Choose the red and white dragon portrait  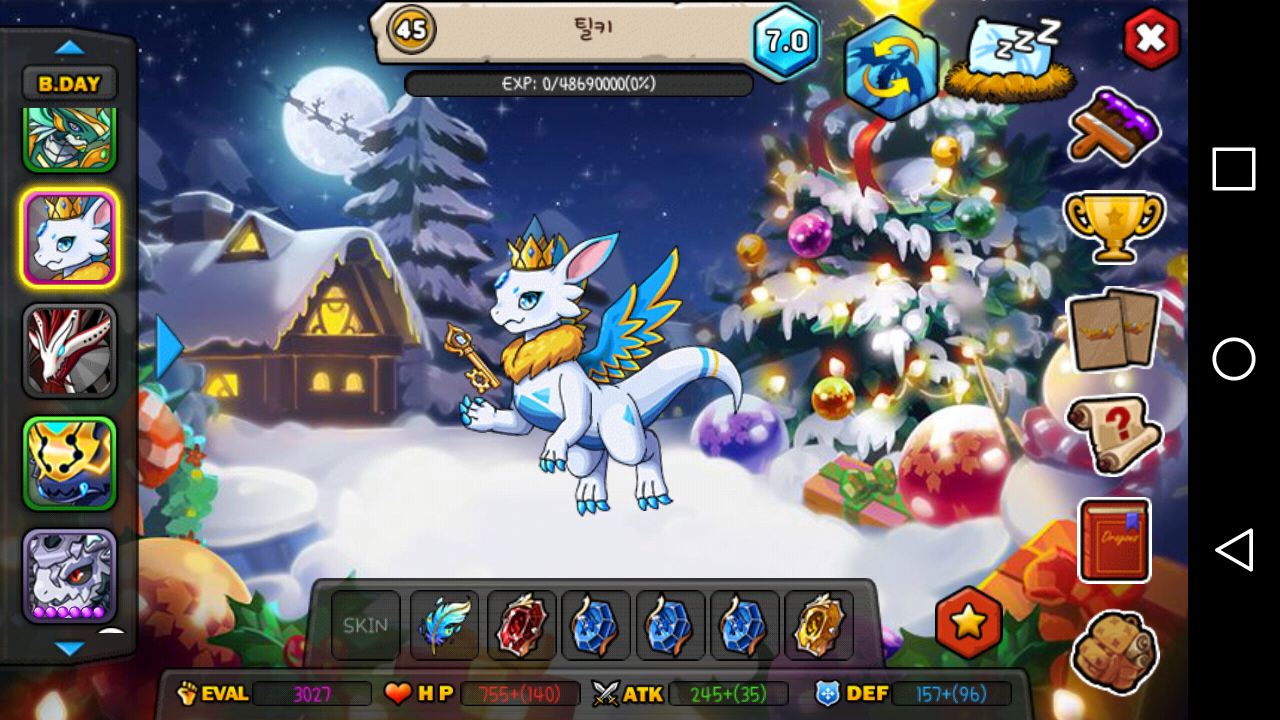tap(69, 351)
